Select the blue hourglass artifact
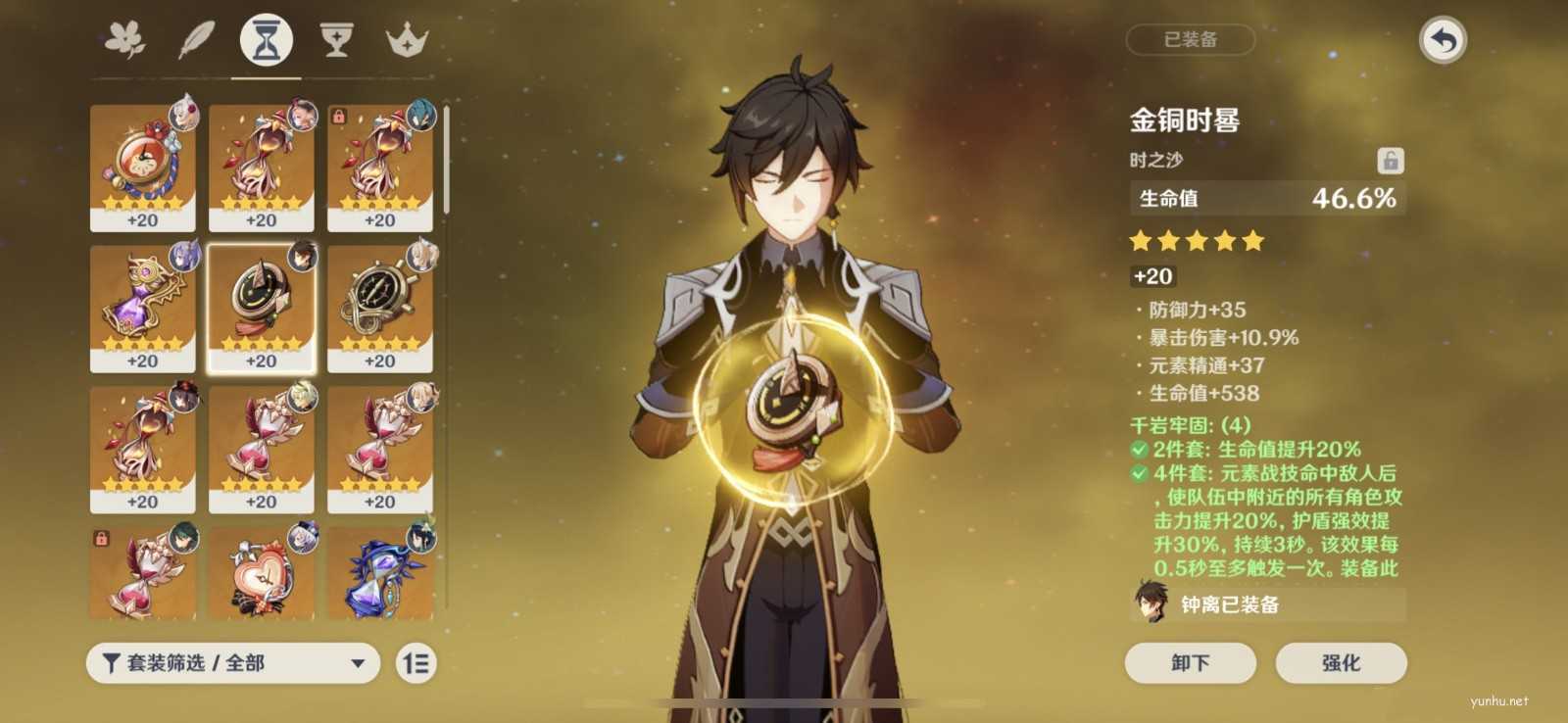The image size is (1568, 723). [380, 575]
